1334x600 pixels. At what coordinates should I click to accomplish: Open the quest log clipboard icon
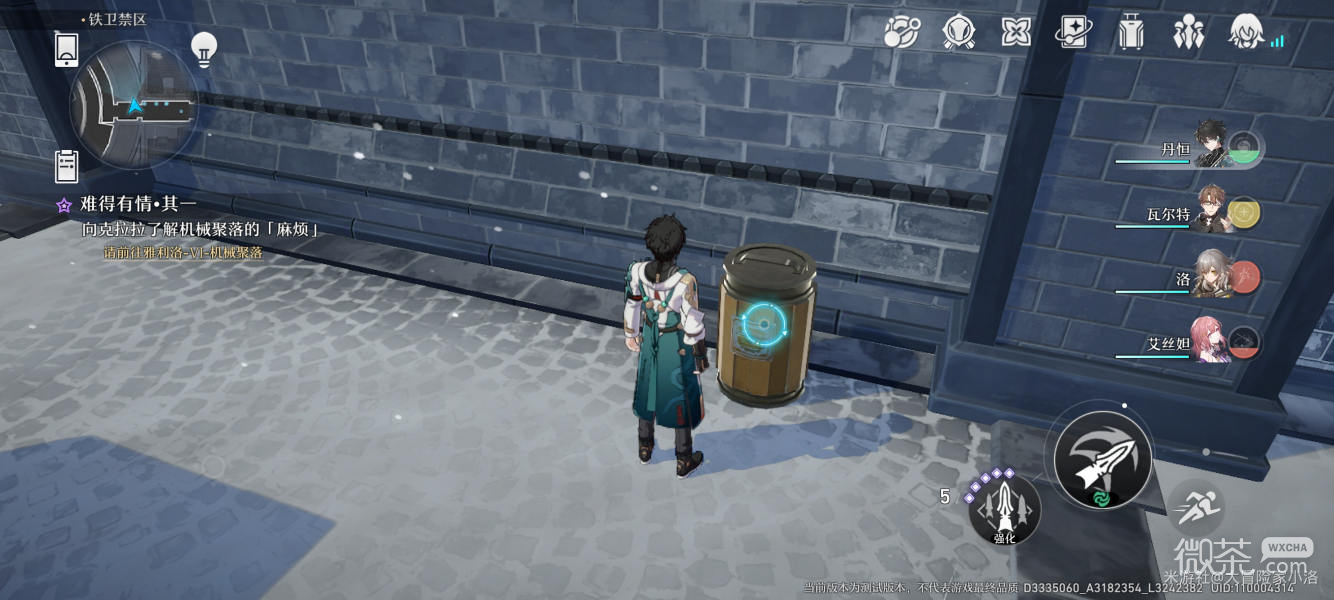click(x=67, y=166)
